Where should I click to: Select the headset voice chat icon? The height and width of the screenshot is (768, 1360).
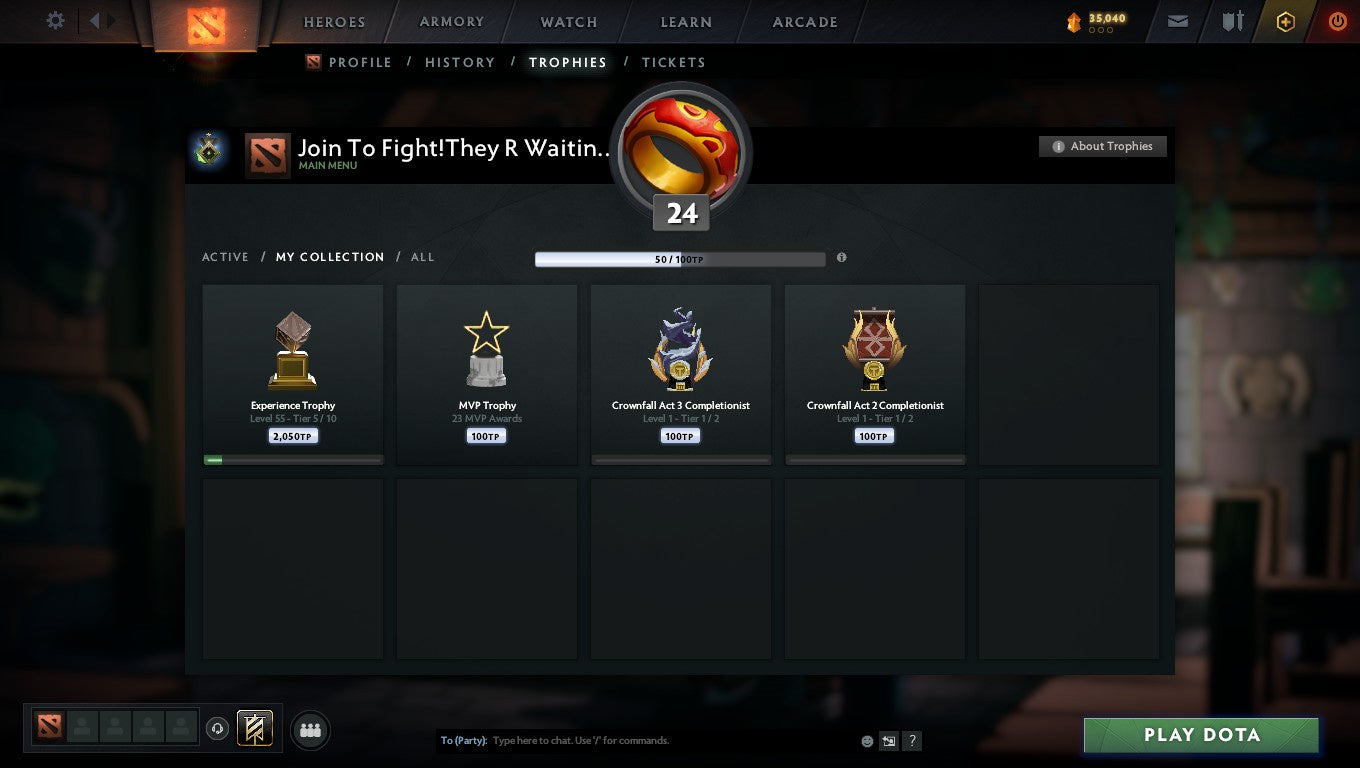[x=218, y=728]
